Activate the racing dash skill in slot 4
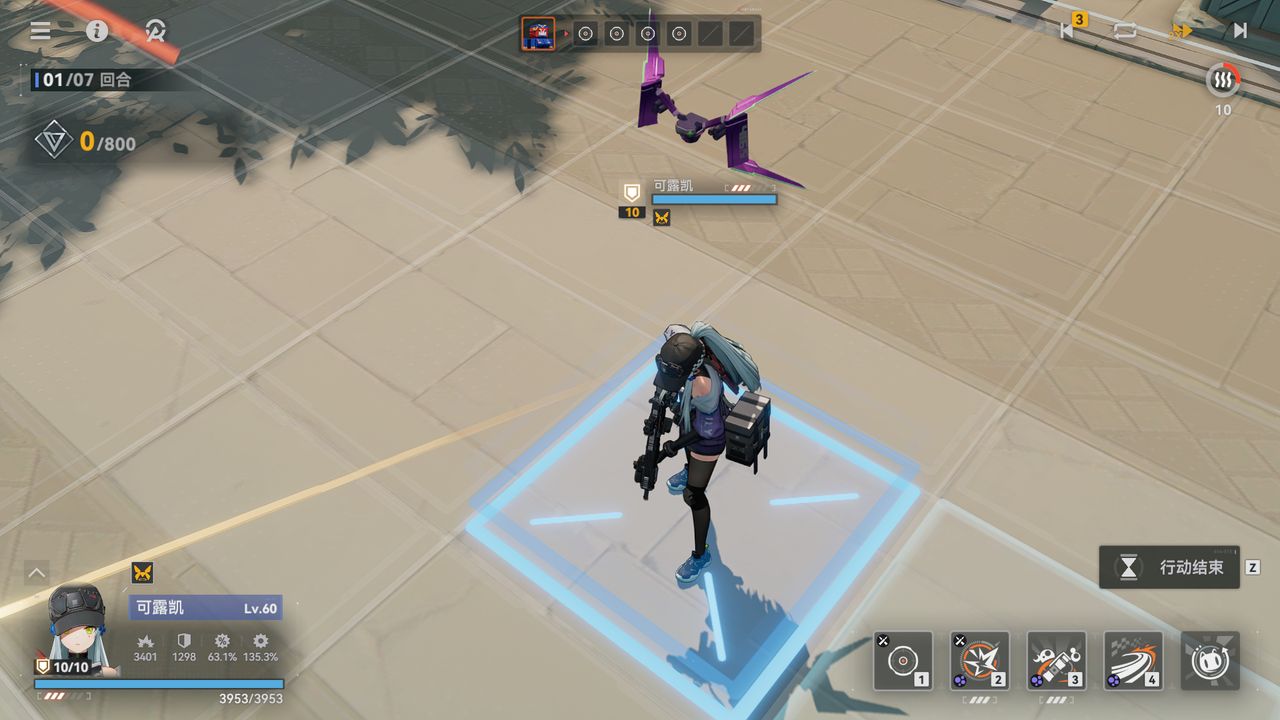 [1133, 661]
